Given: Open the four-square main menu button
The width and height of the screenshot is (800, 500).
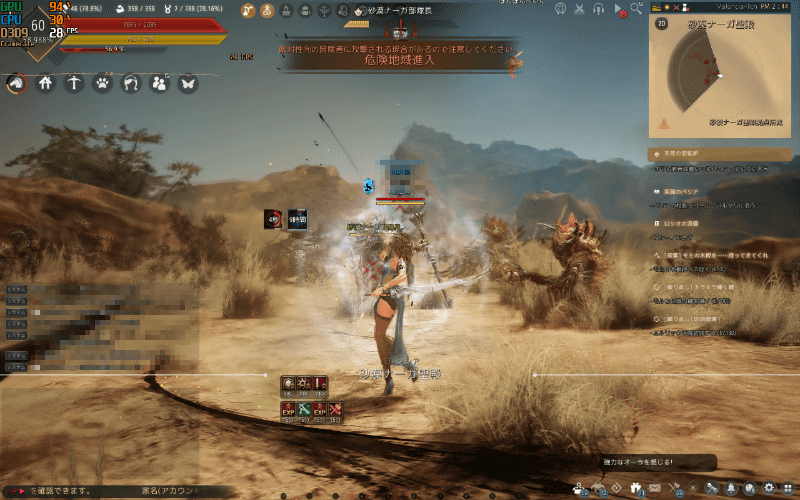Looking at the screenshot, I should pyautogui.click(x=788, y=489).
